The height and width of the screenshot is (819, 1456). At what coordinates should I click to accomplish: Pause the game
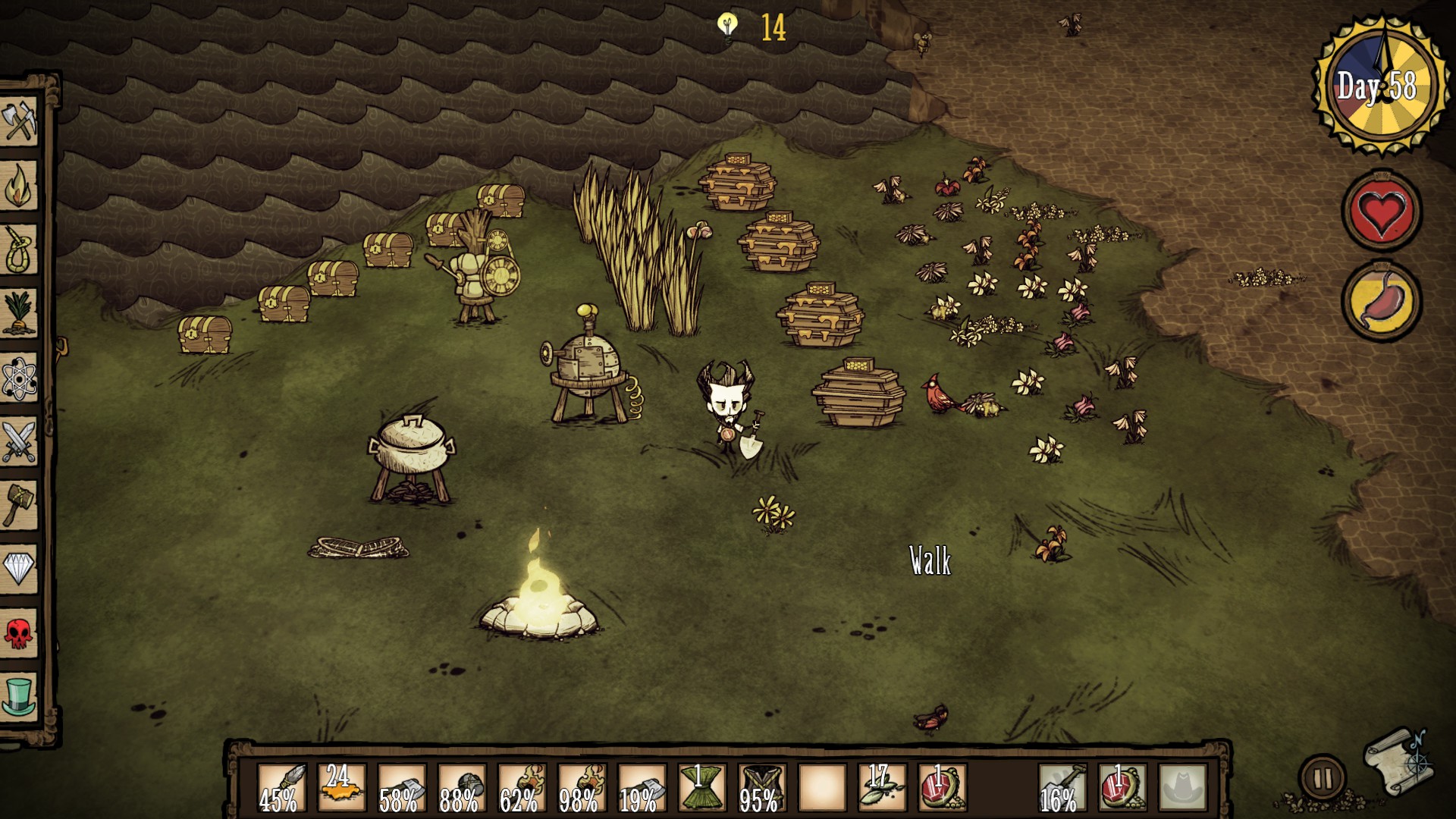click(x=1322, y=778)
